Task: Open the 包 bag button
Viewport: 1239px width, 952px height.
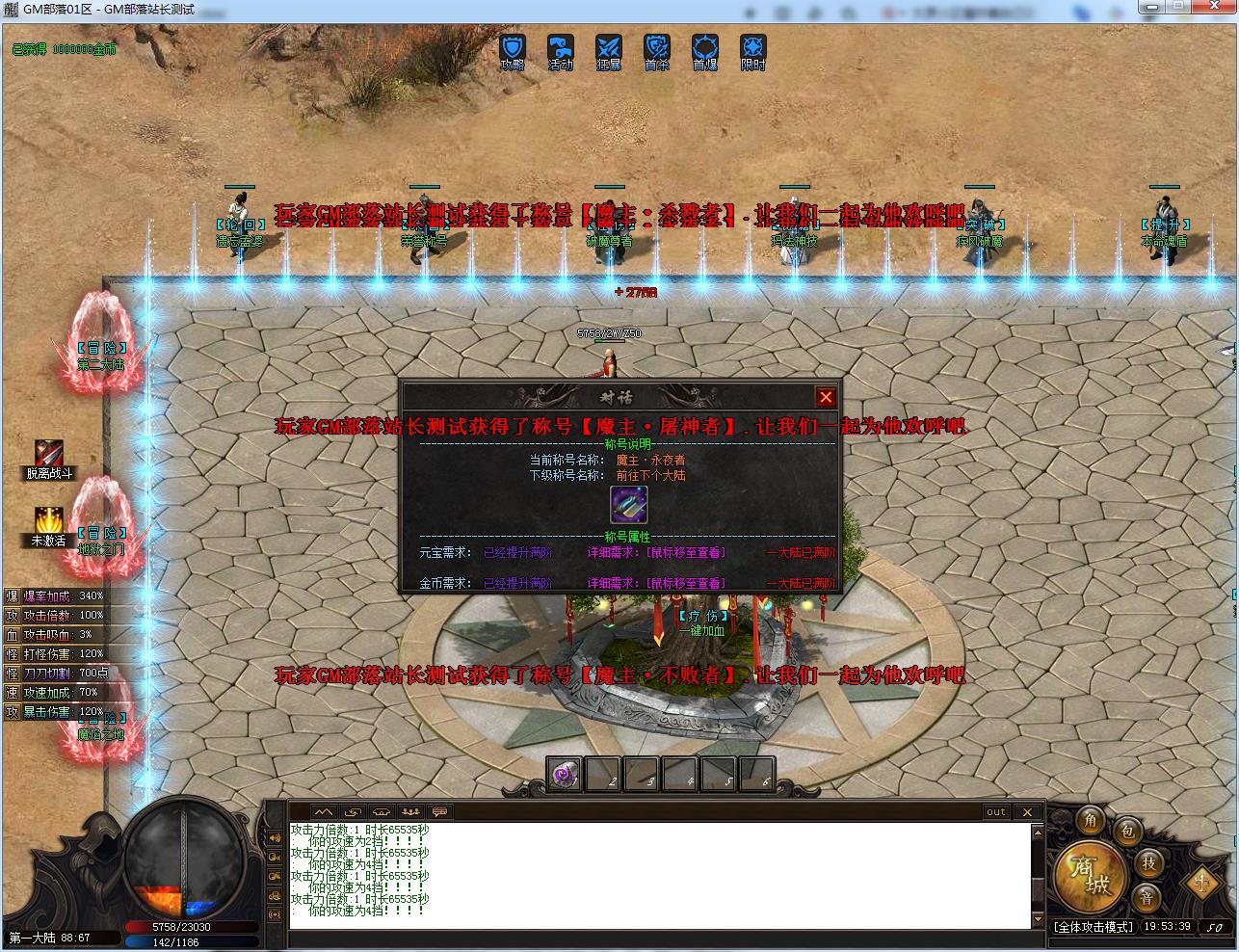Action: click(1127, 832)
